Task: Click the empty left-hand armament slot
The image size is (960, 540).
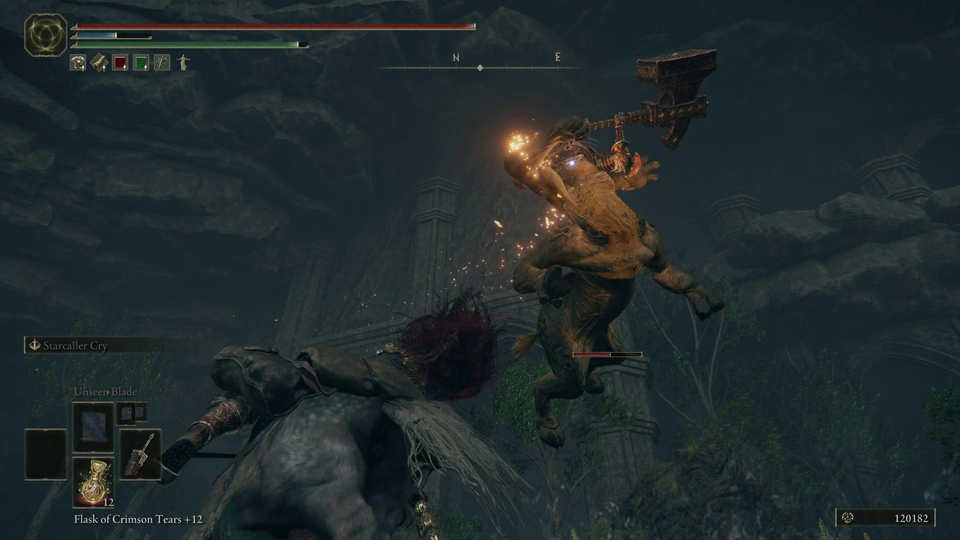Action: pos(46,454)
